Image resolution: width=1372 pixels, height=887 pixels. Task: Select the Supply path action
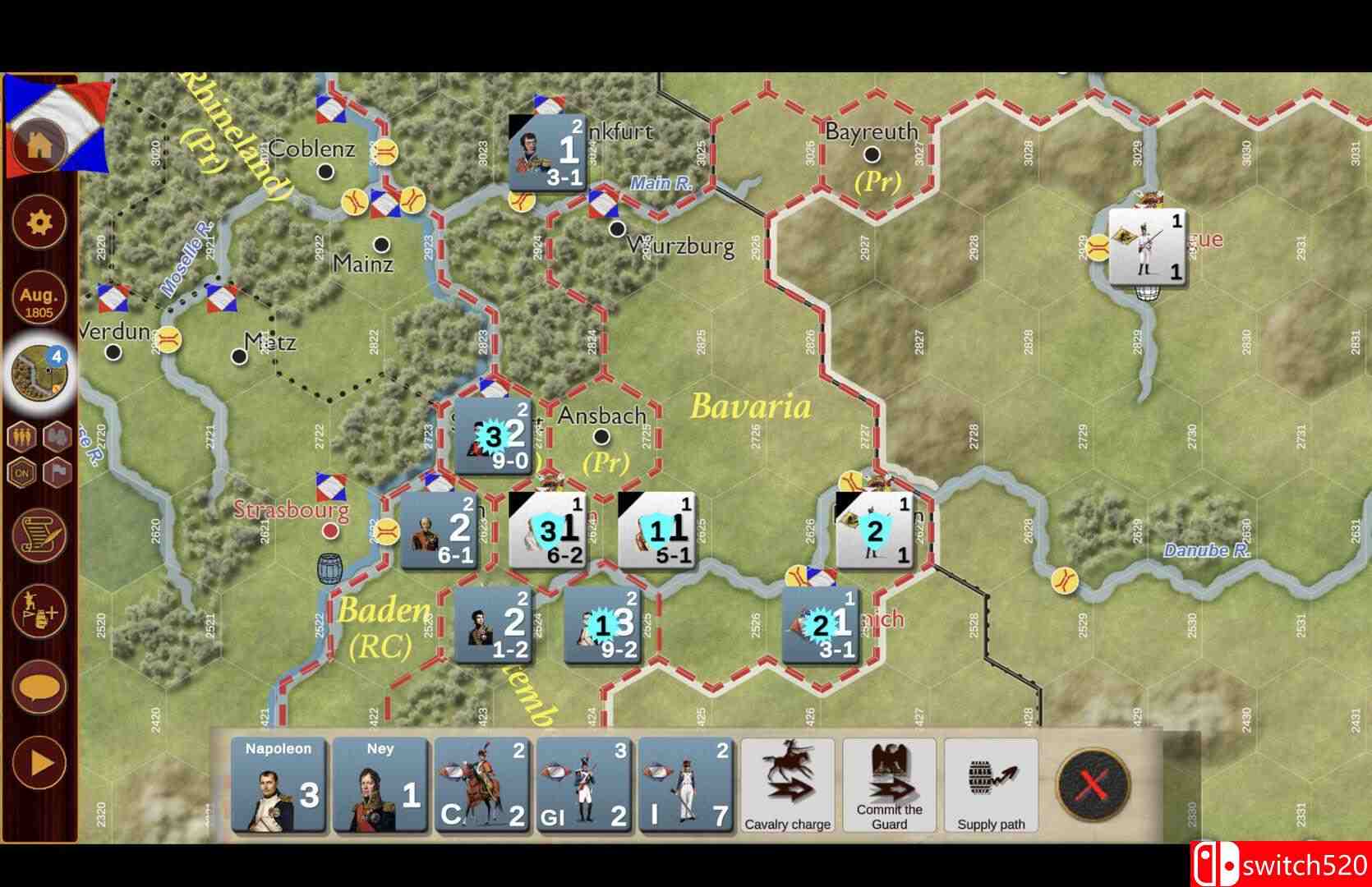click(990, 784)
